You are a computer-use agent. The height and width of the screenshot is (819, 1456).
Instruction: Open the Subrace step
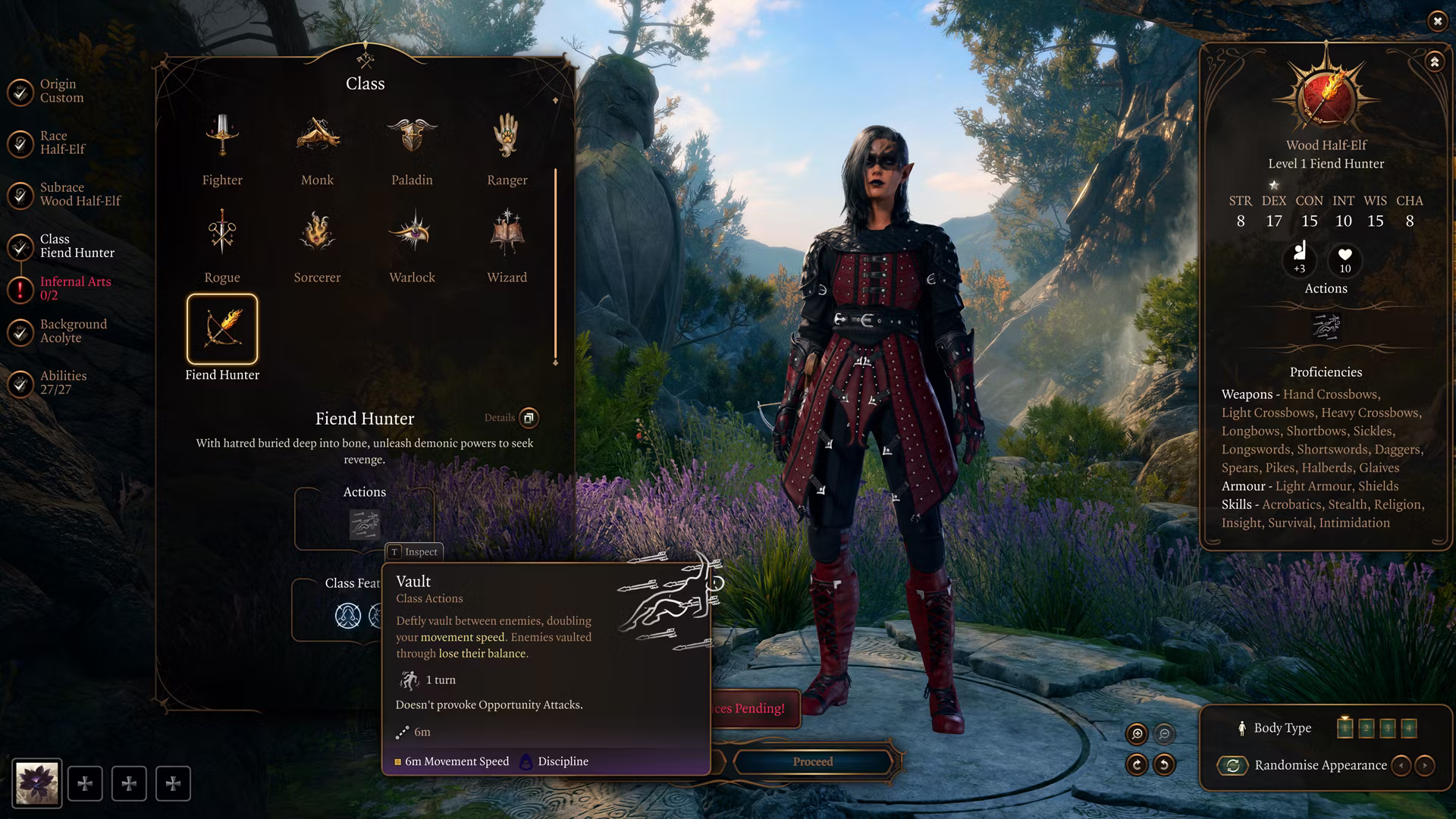[79, 194]
